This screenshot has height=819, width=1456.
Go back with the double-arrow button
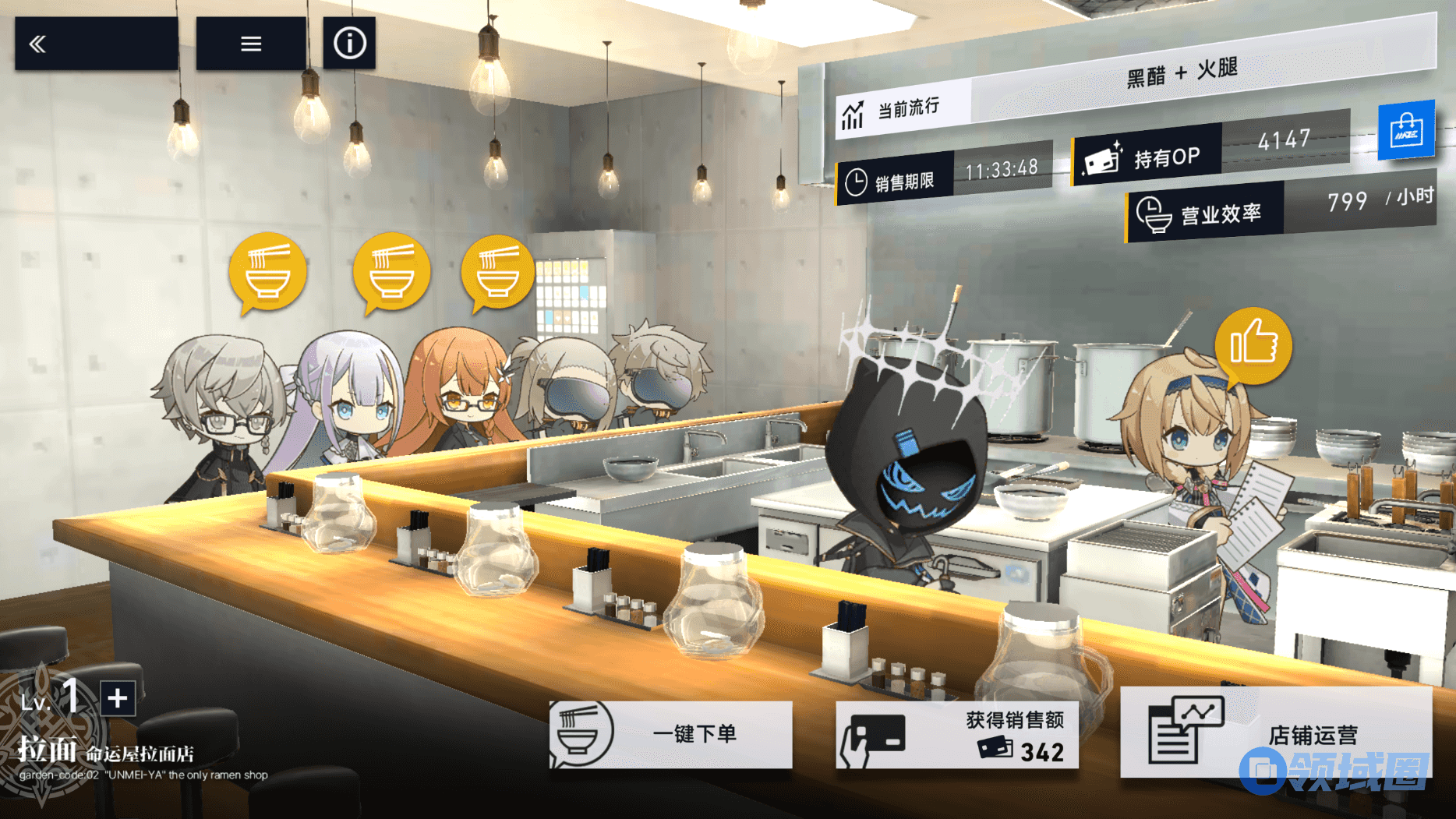(x=96, y=44)
